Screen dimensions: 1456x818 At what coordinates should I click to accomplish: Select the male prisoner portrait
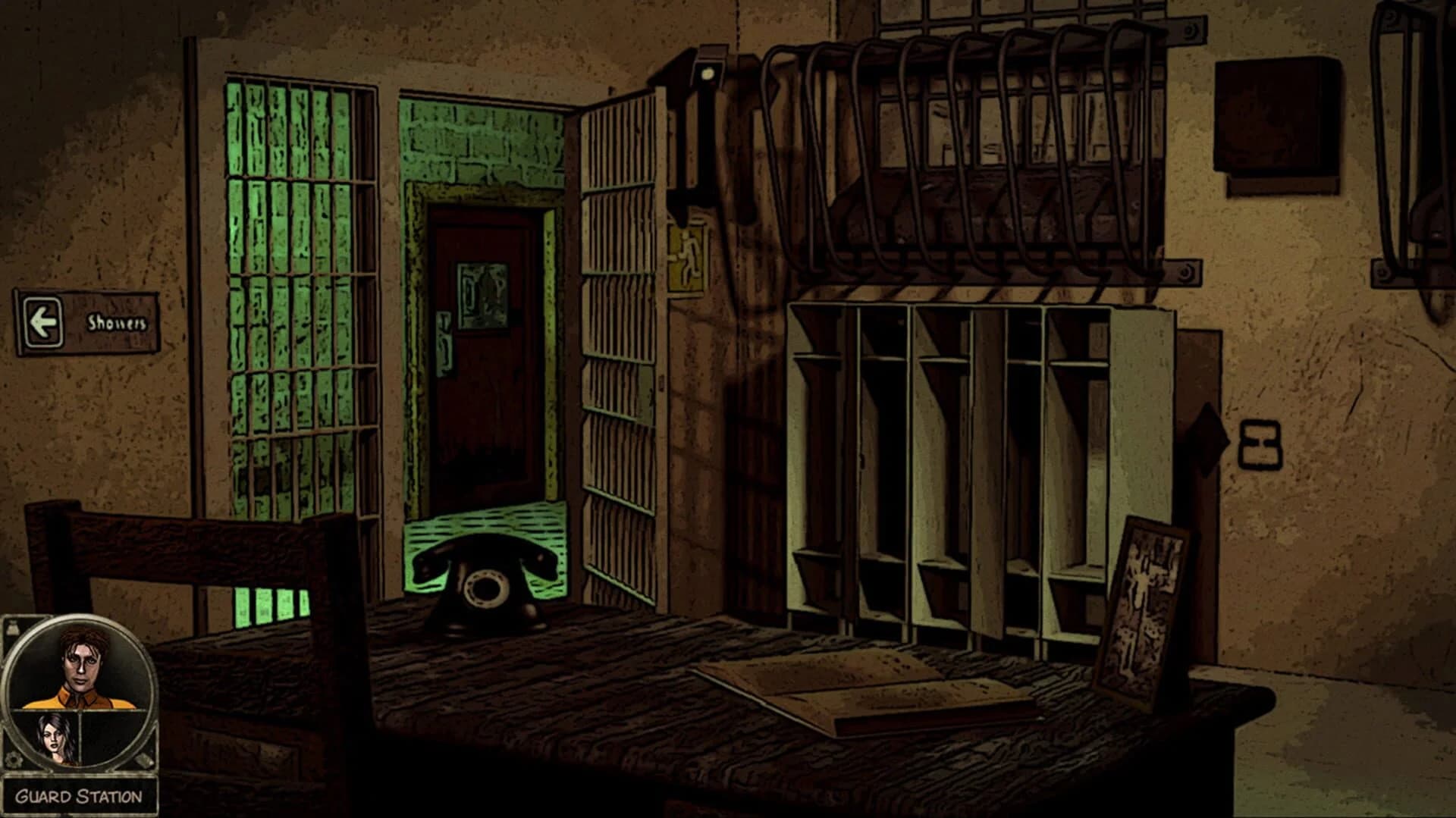[x=83, y=667]
